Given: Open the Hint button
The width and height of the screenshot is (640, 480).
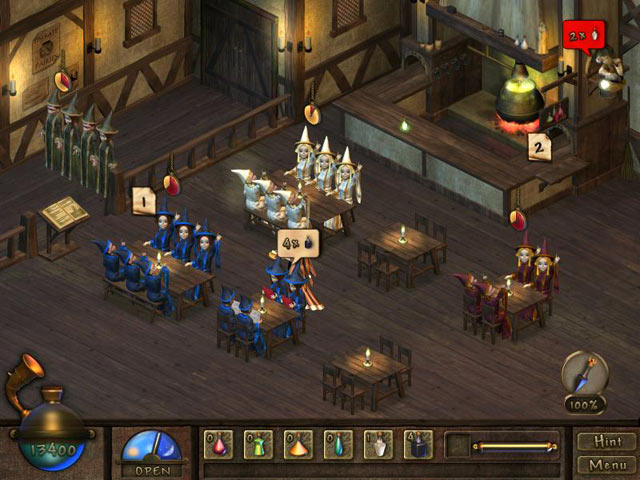Looking at the screenshot, I should tap(608, 441).
